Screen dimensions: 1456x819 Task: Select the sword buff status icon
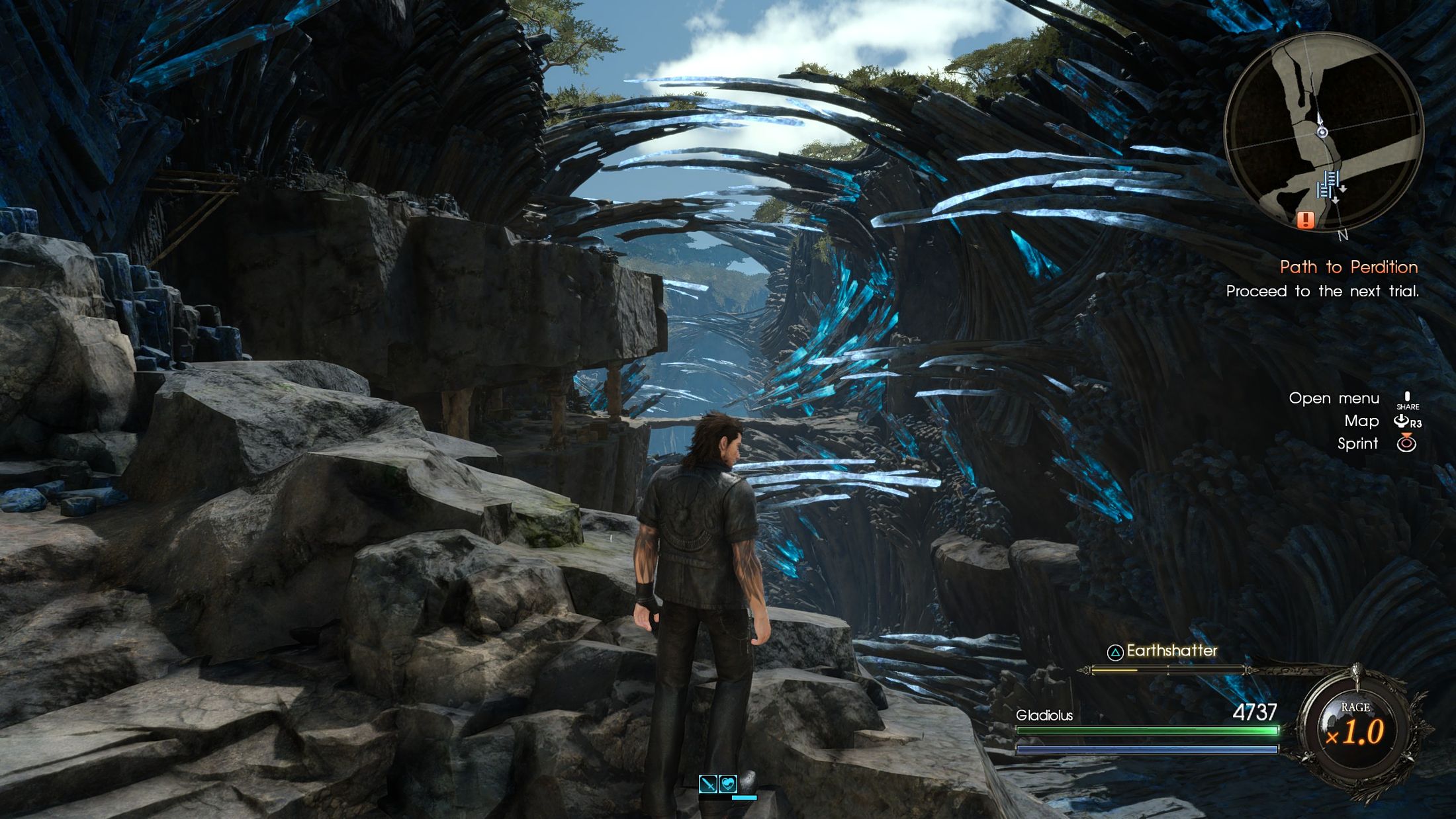(x=707, y=784)
